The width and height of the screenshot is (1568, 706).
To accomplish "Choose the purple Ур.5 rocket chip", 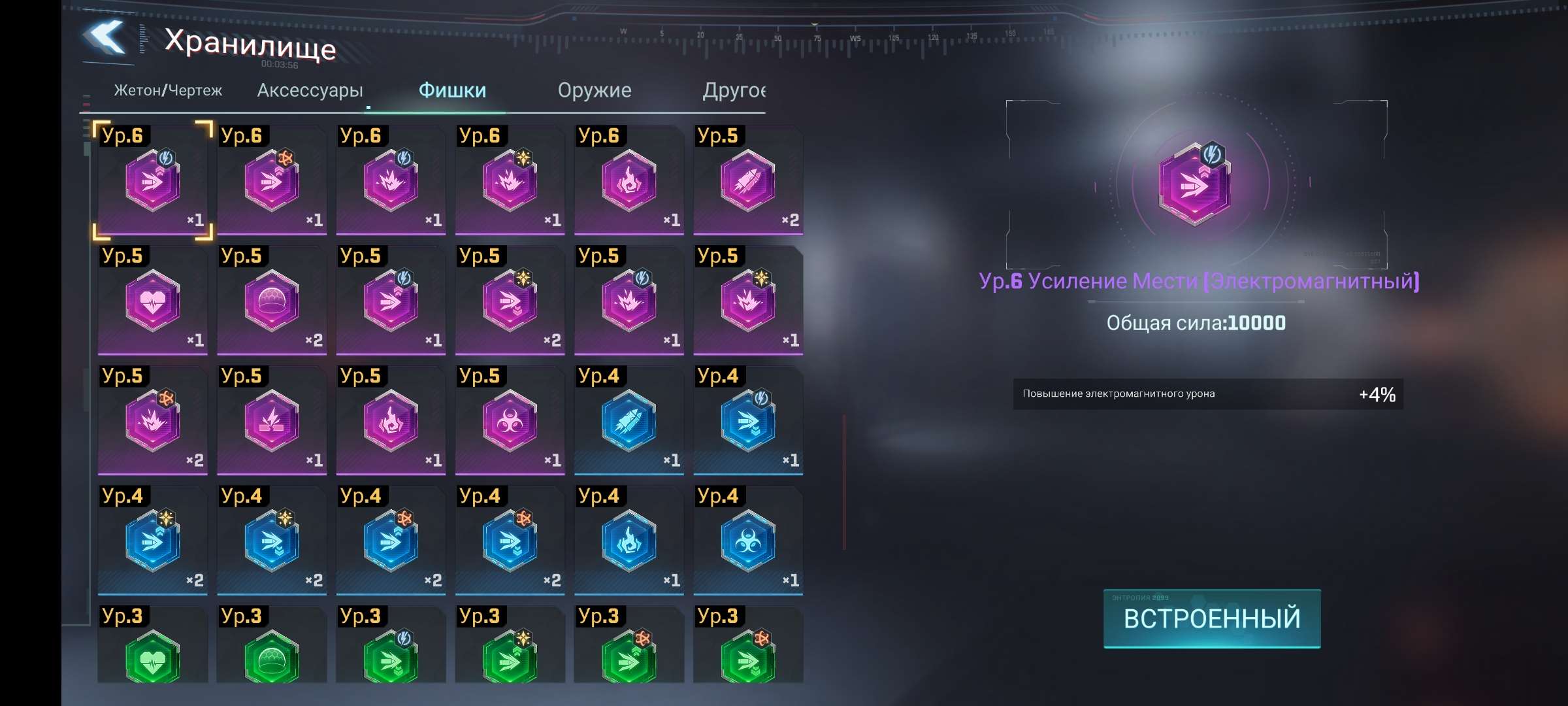I will [x=748, y=180].
